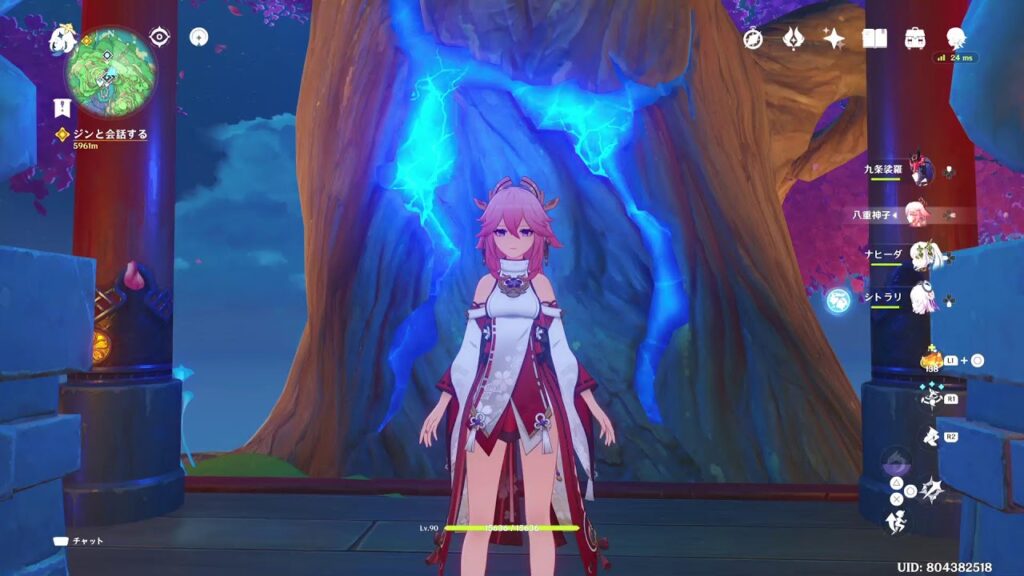Screen dimensions: 1024x576
Task: Select party member 八重神子
Action: [x=918, y=213]
